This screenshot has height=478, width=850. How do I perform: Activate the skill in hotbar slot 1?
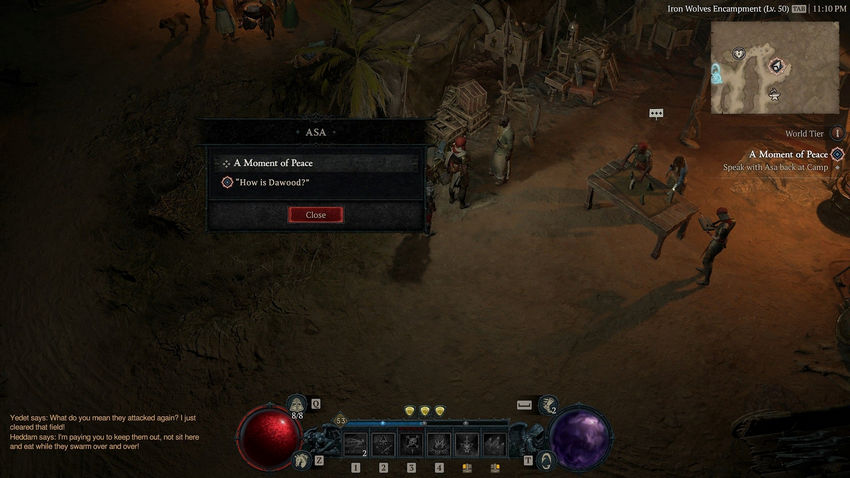[355, 443]
